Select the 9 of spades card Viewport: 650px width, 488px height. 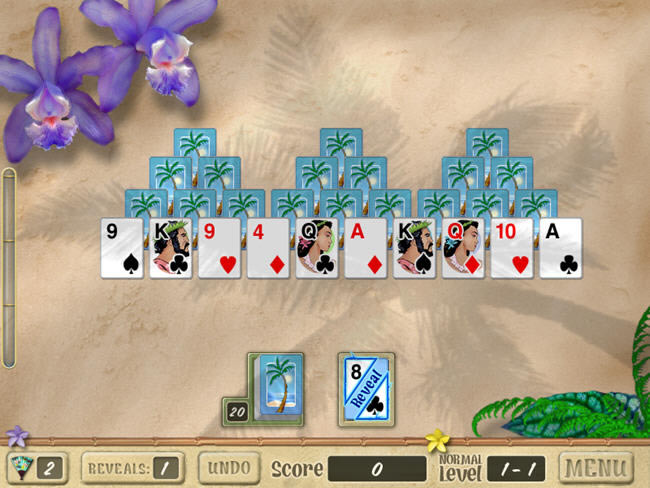click(x=121, y=248)
